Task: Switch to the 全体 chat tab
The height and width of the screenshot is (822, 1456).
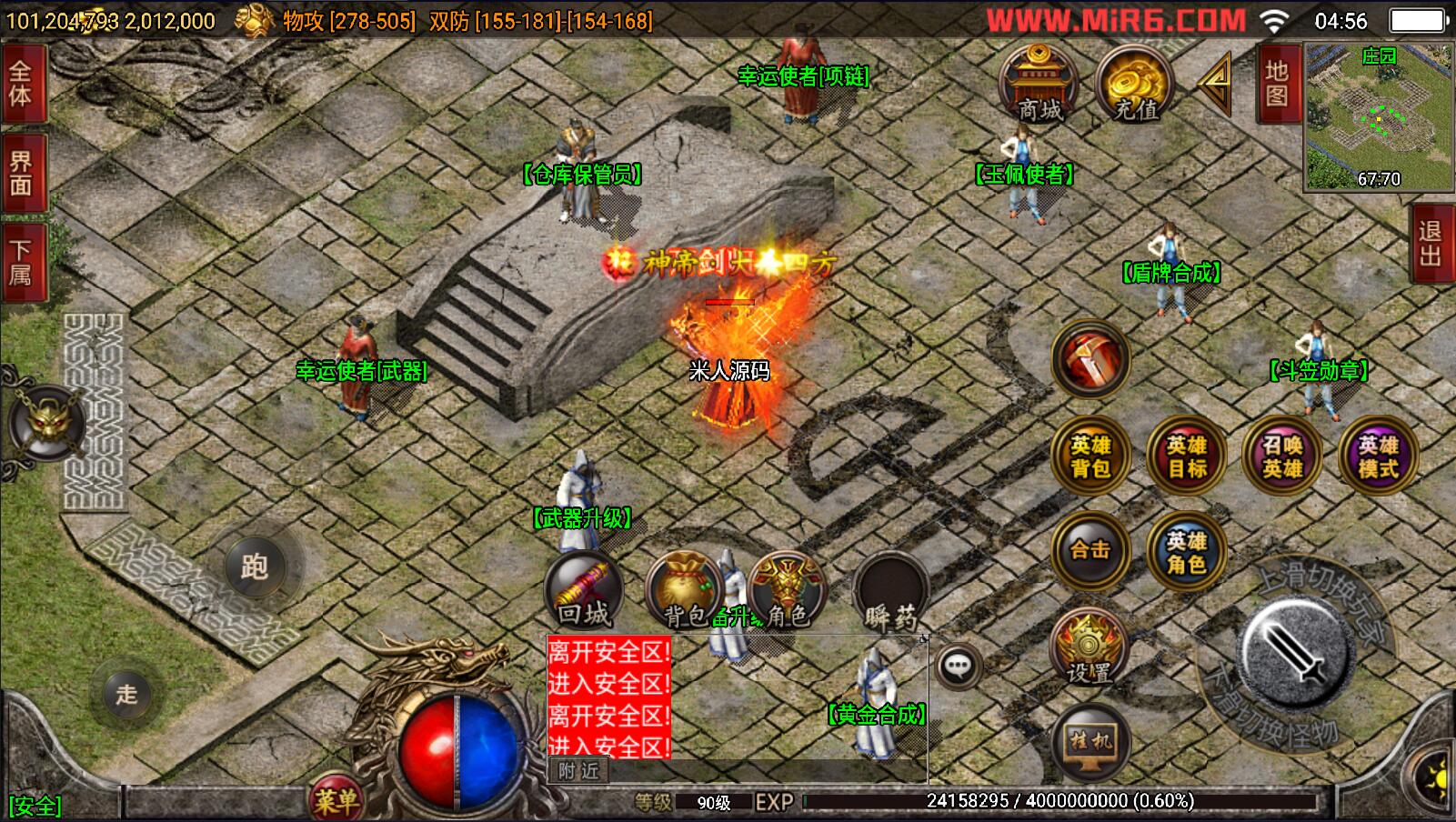Action: 21,83
